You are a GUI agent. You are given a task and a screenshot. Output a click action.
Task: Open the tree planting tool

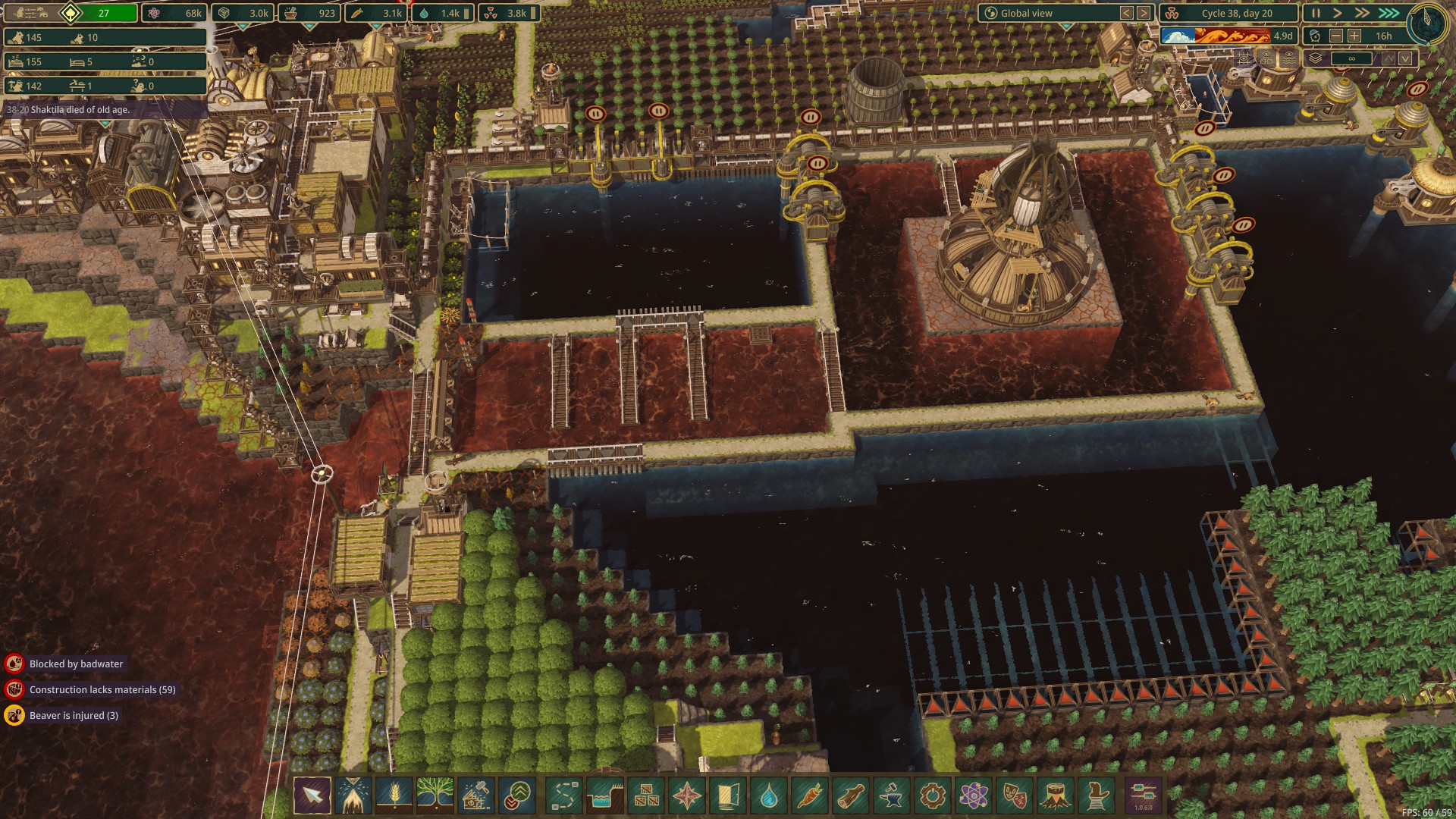point(435,796)
